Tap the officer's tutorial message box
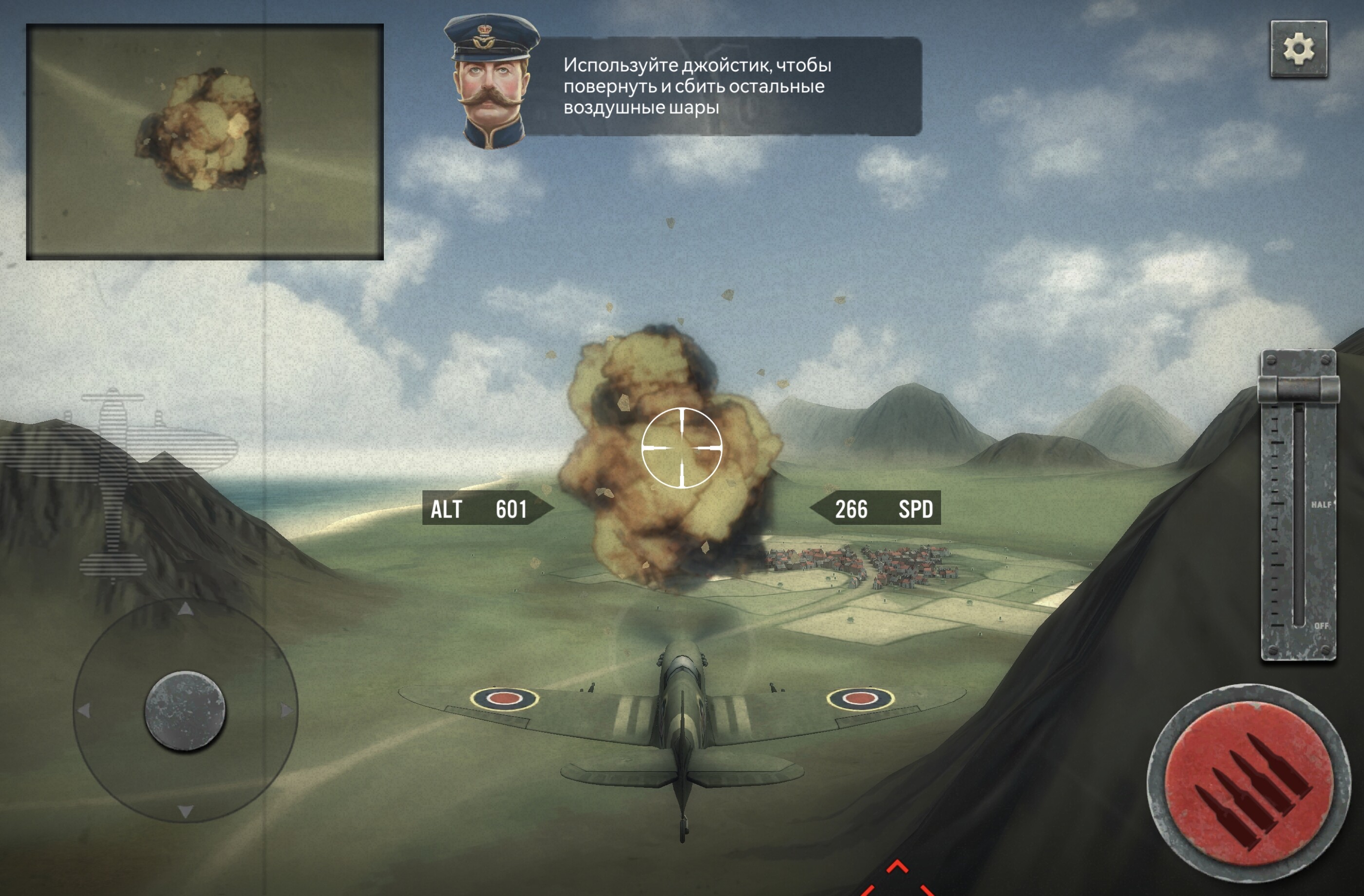The image size is (1364, 896). coord(722,87)
